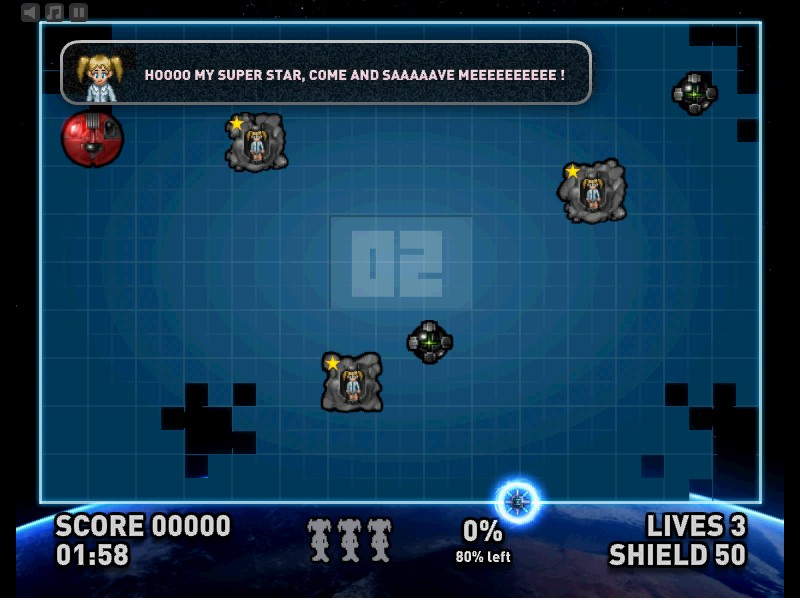Viewport: 800px width, 600px height.
Task: Pause the game with the pause button
Action: pos(78,12)
